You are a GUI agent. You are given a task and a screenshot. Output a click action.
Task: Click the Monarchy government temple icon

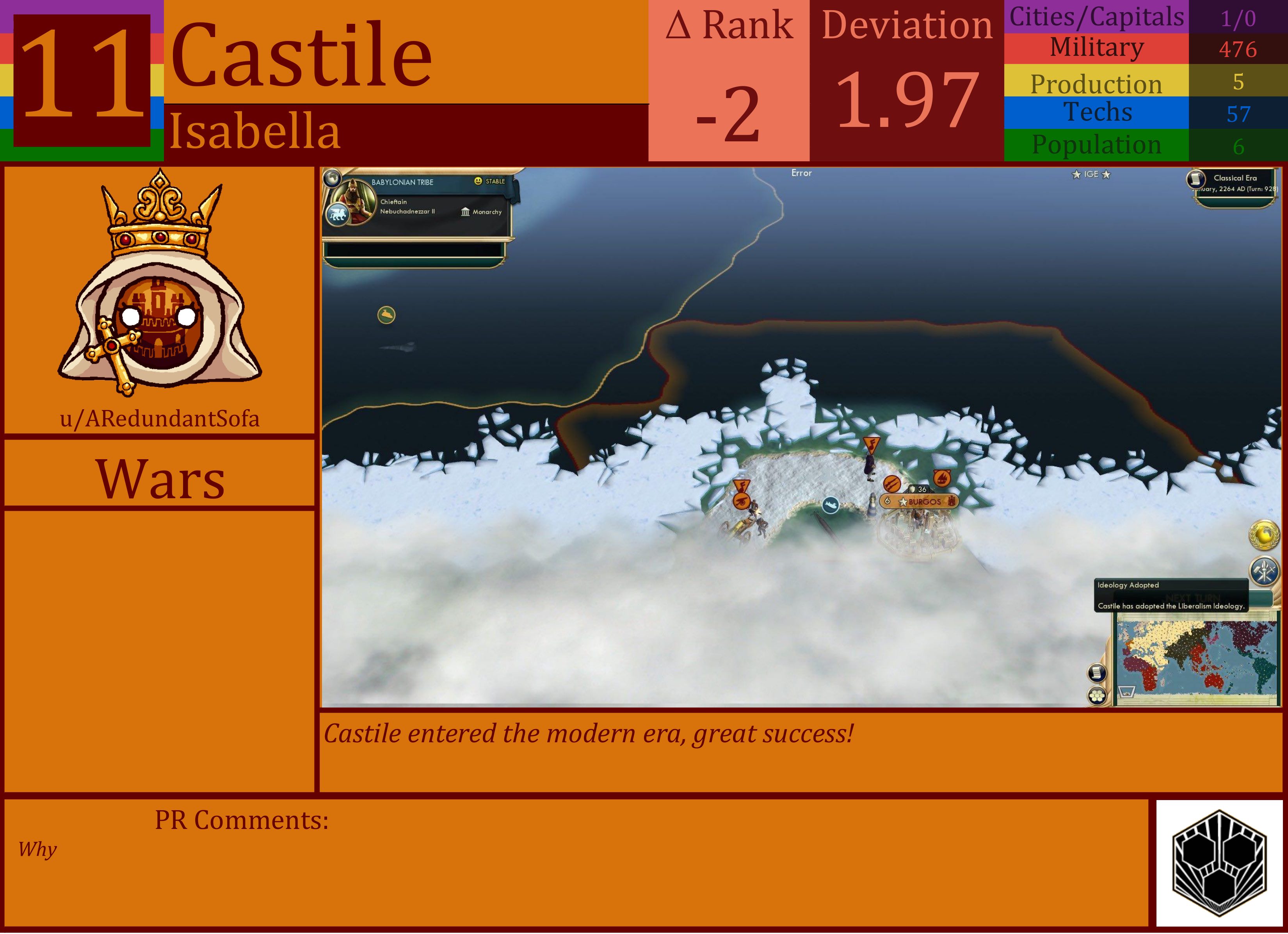pos(466,212)
